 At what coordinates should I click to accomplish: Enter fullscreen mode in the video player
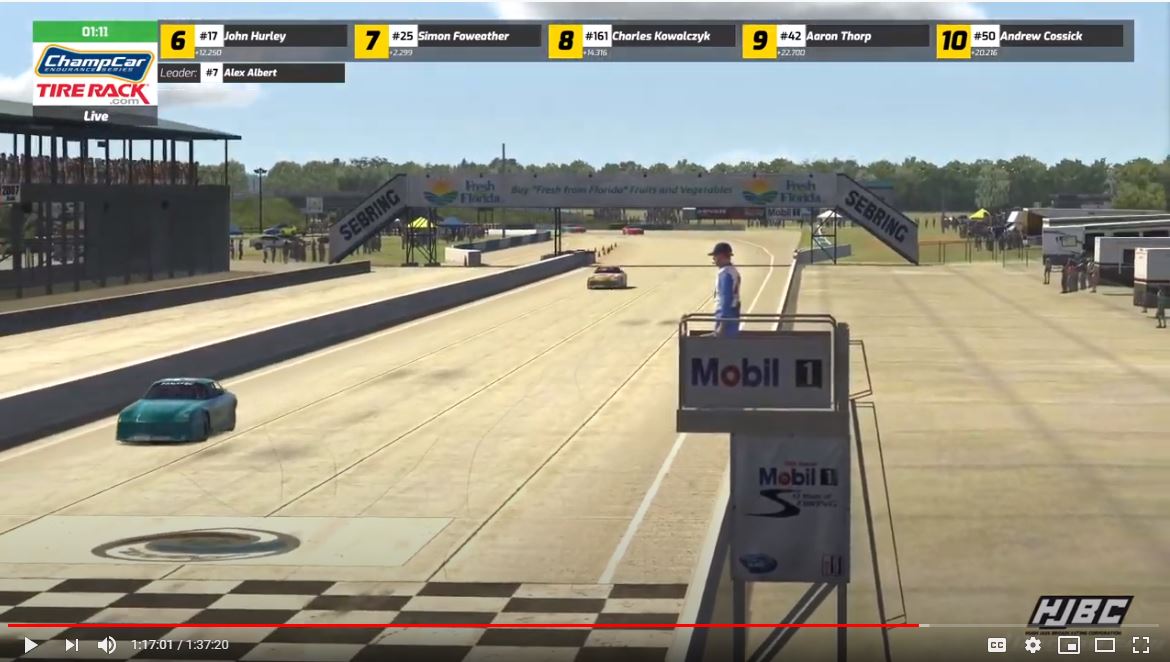[1140, 645]
